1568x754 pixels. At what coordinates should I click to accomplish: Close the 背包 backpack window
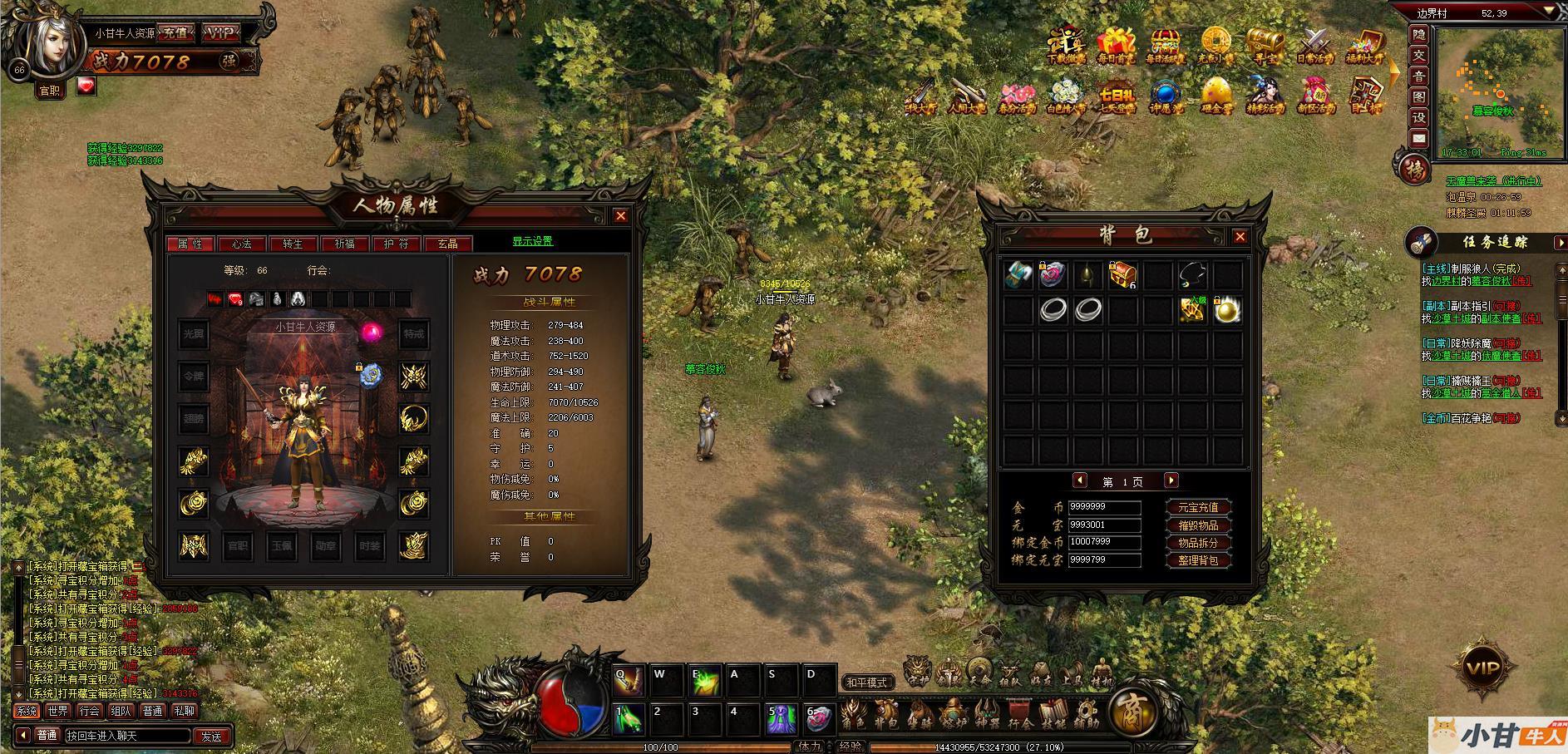(1240, 237)
